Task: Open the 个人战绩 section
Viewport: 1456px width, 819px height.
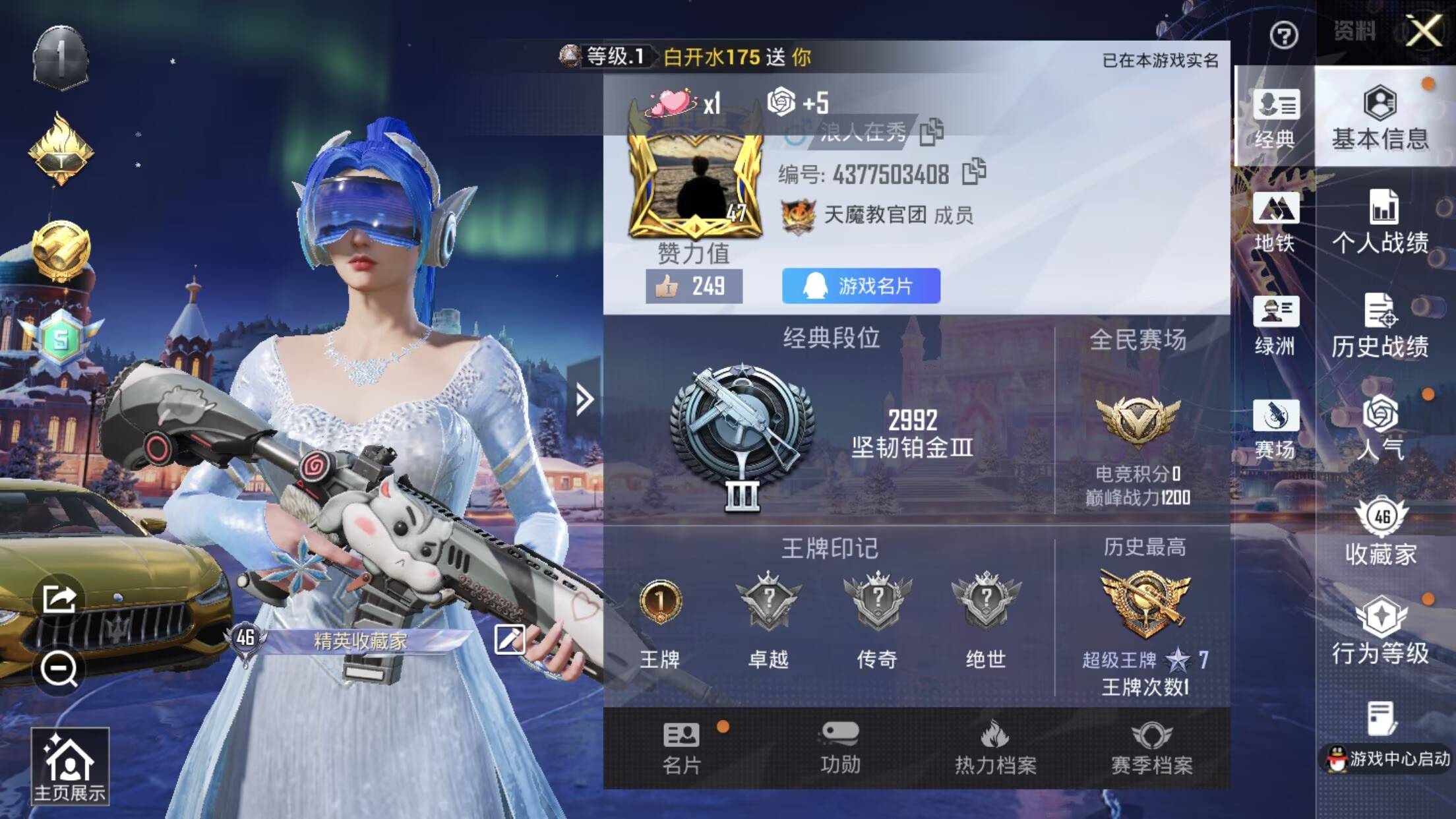Action: tap(1380, 222)
